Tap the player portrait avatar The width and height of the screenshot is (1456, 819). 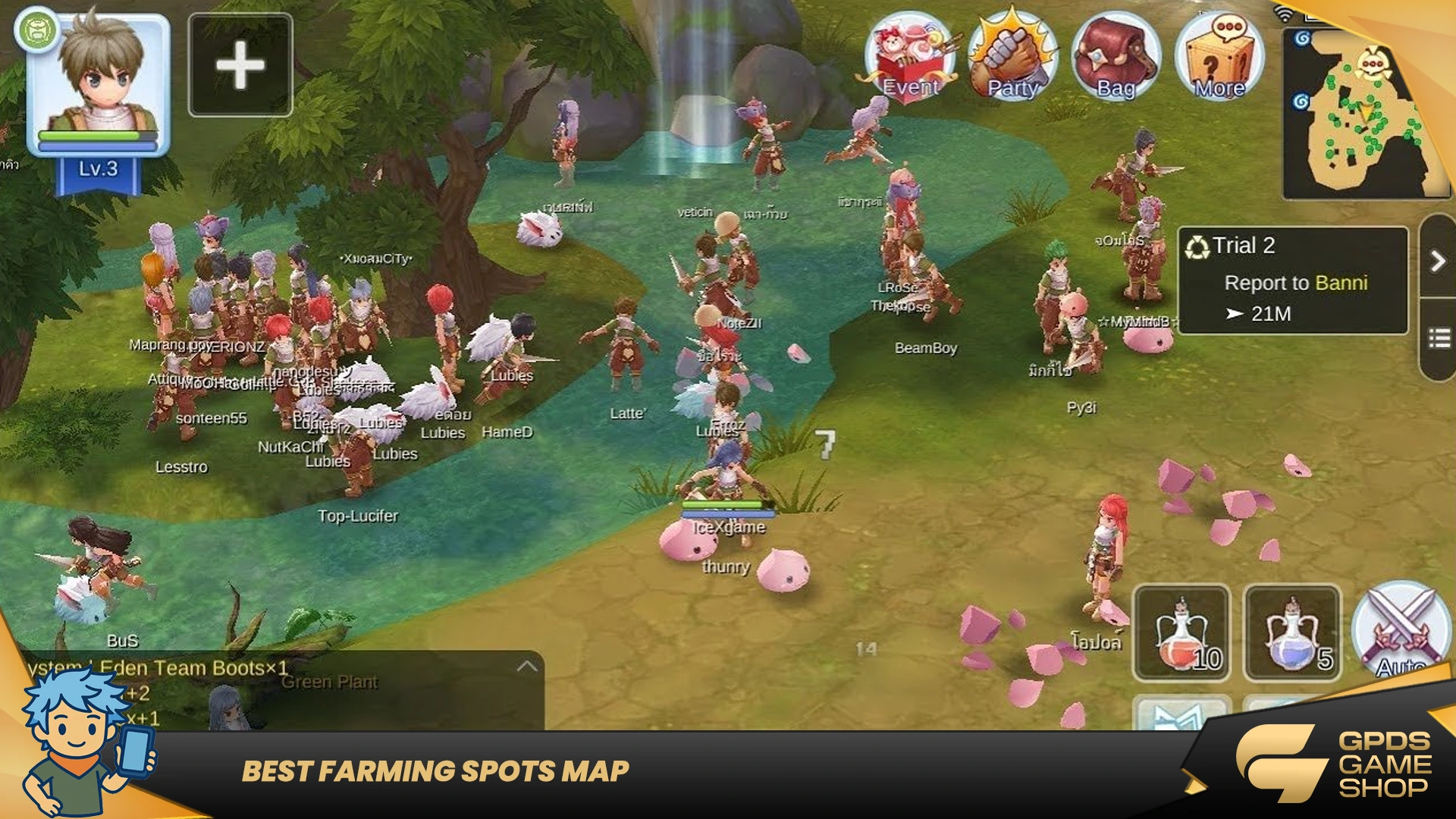(x=99, y=83)
